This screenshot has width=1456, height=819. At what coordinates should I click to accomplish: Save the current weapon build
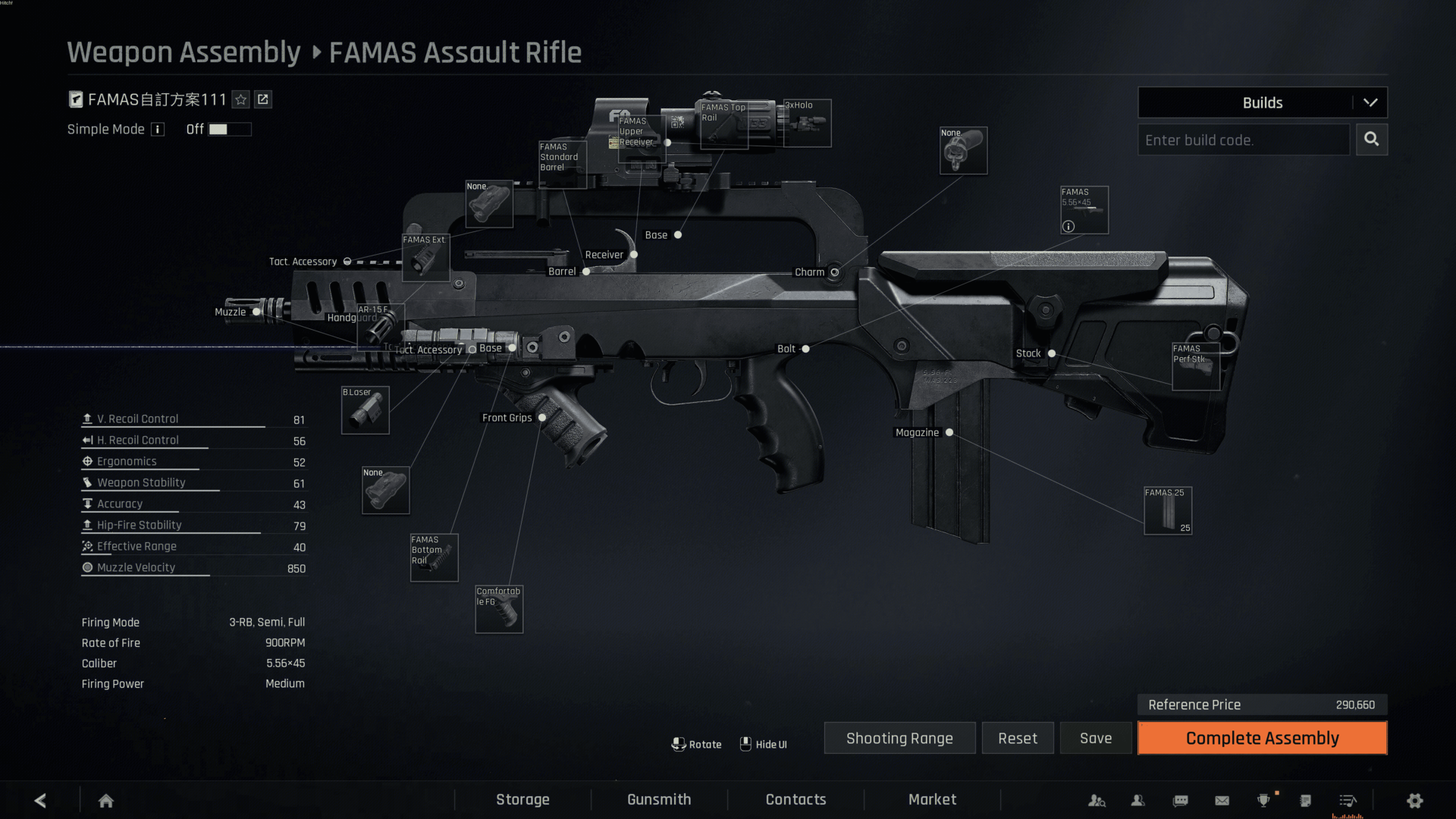click(x=1095, y=738)
